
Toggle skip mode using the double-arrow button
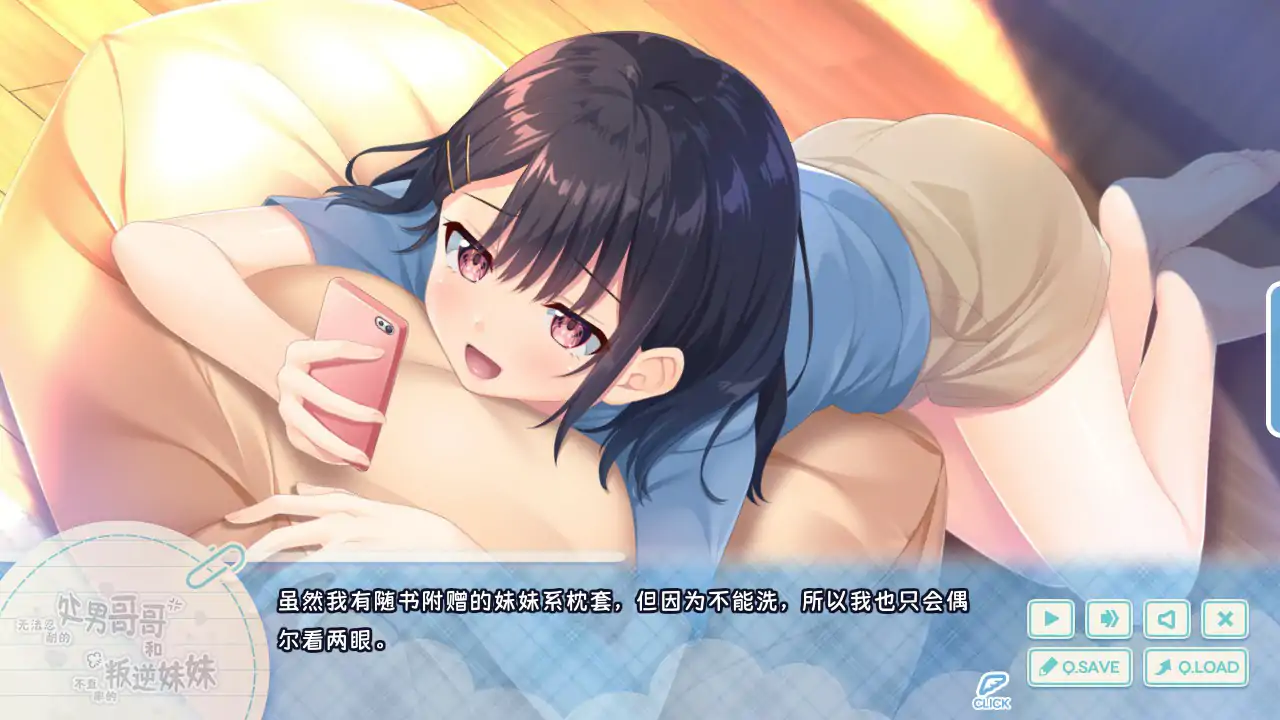[1110, 618]
